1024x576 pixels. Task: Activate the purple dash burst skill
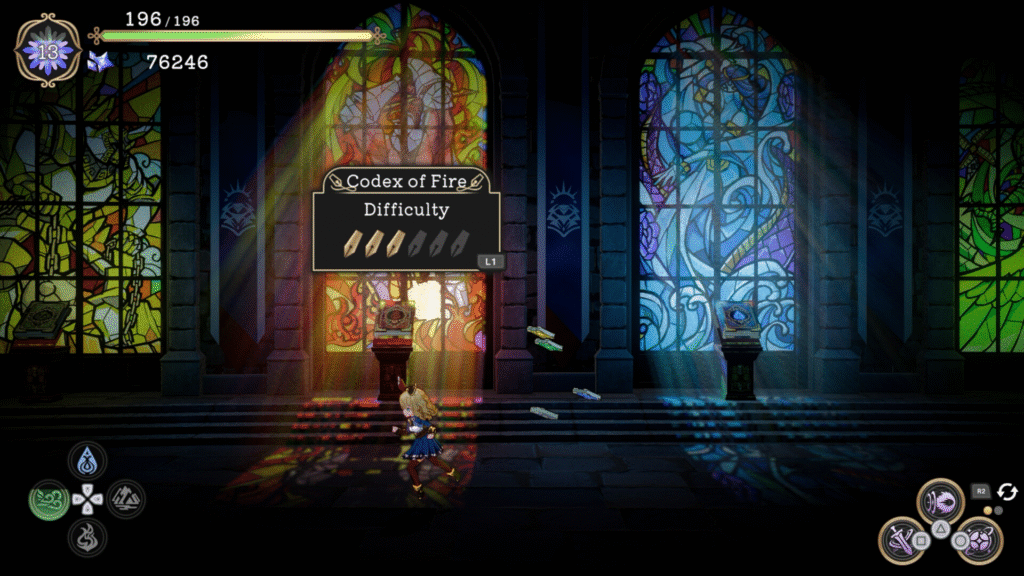(940, 498)
